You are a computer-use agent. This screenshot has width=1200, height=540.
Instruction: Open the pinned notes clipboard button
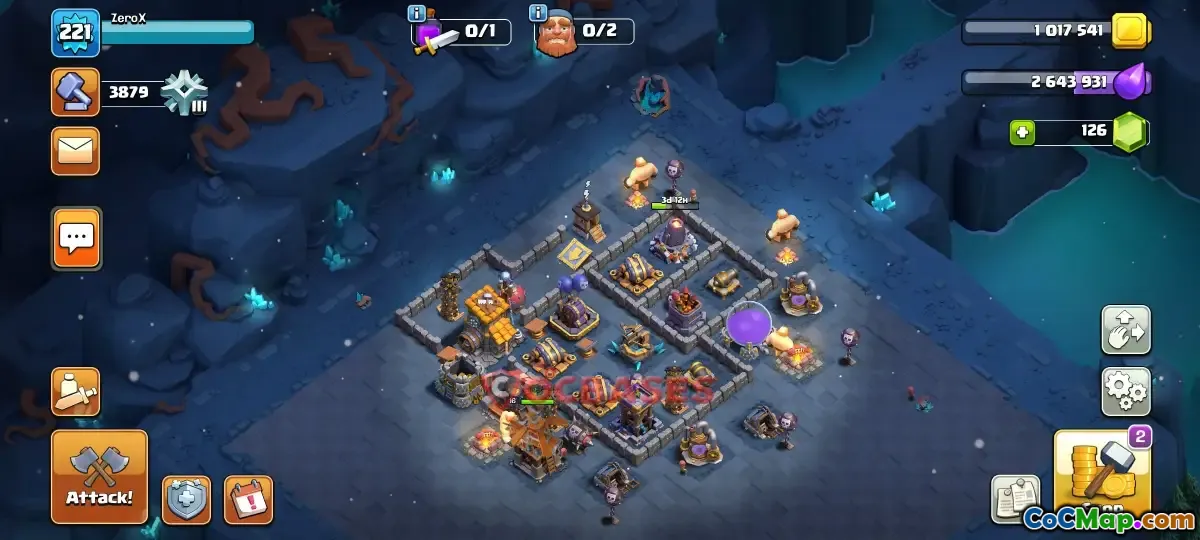point(1016,499)
